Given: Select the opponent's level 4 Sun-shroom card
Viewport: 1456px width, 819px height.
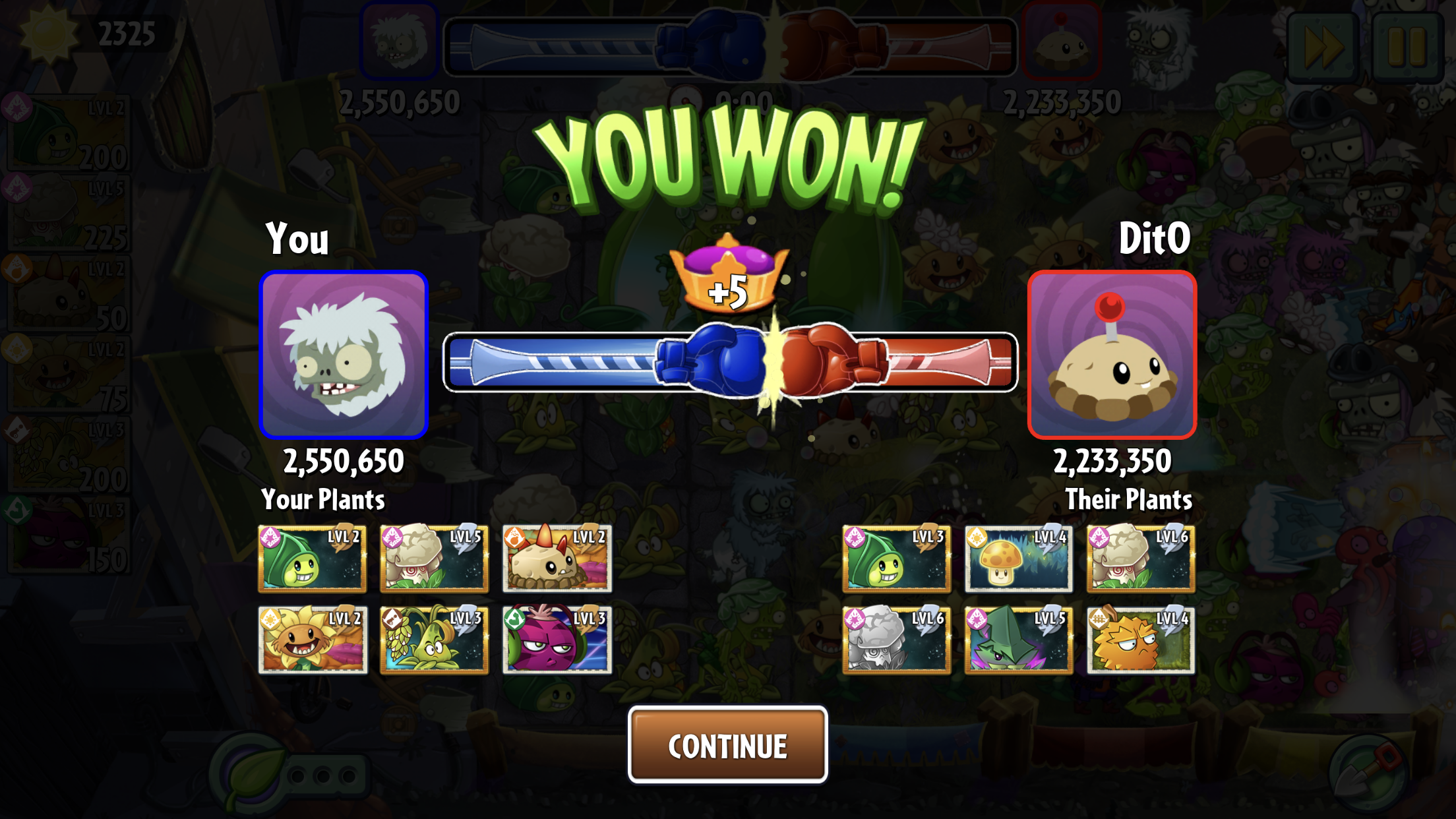Looking at the screenshot, I should (1018, 559).
